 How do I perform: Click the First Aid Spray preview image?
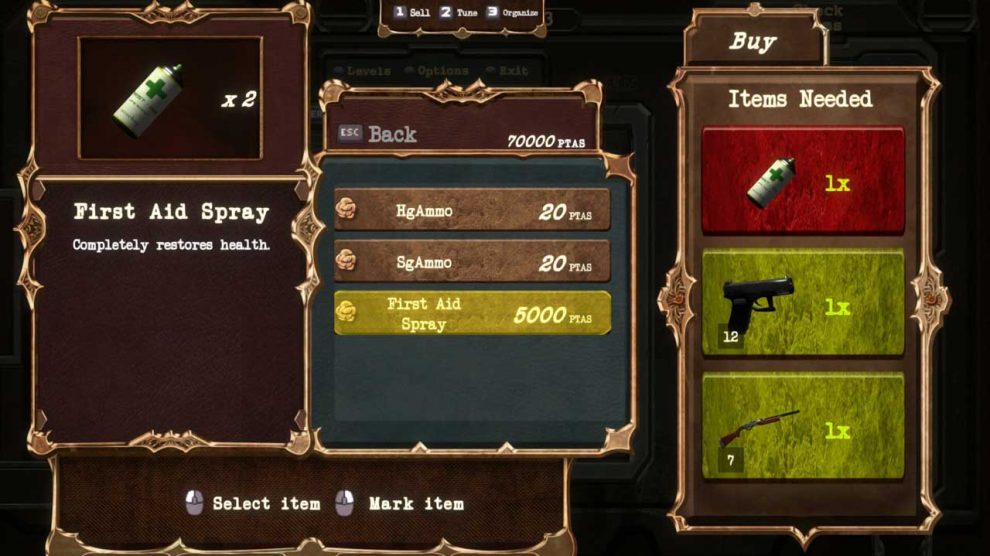pos(170,98)
